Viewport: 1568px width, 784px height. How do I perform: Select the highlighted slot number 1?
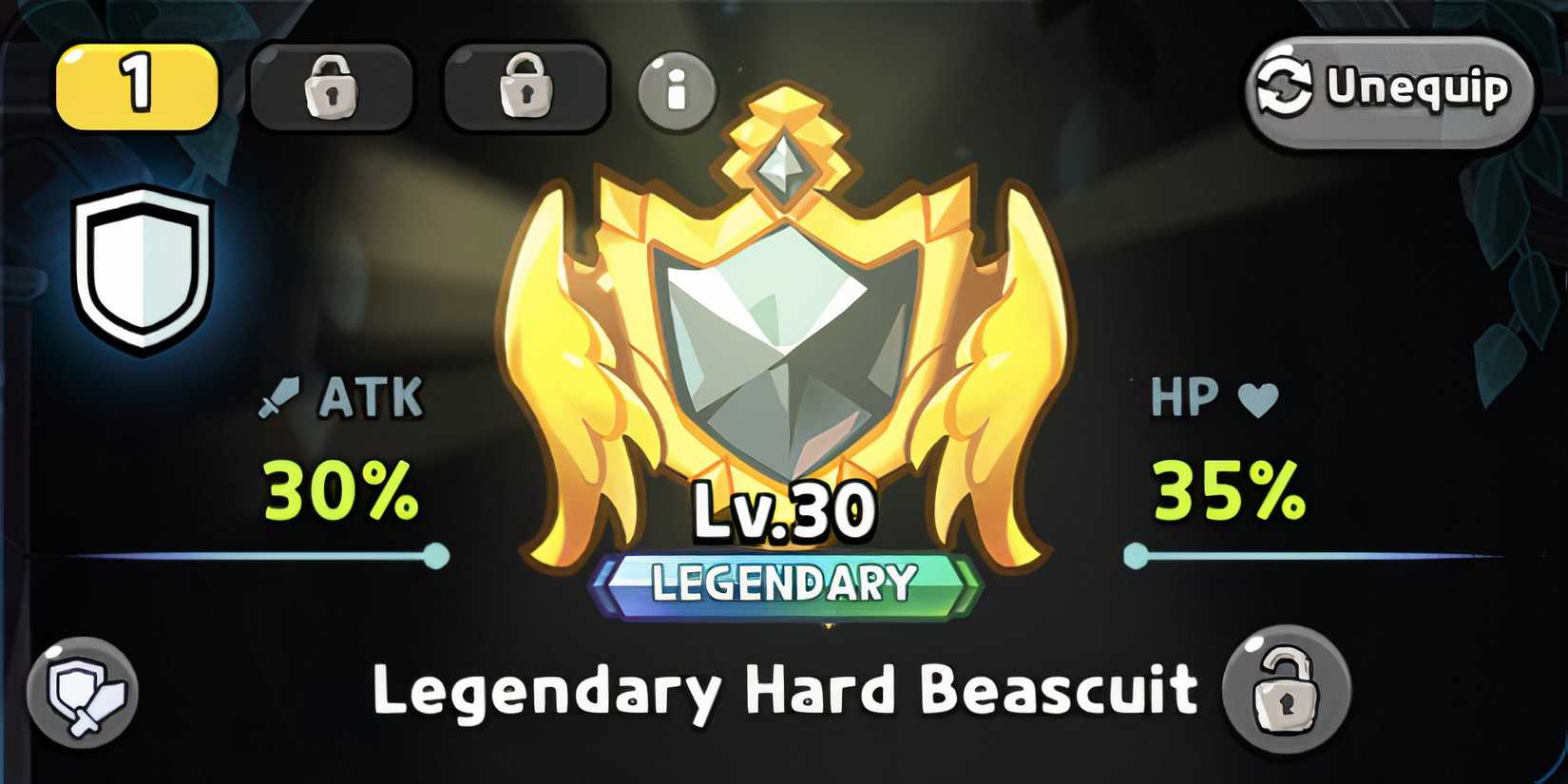pos(136,86)
